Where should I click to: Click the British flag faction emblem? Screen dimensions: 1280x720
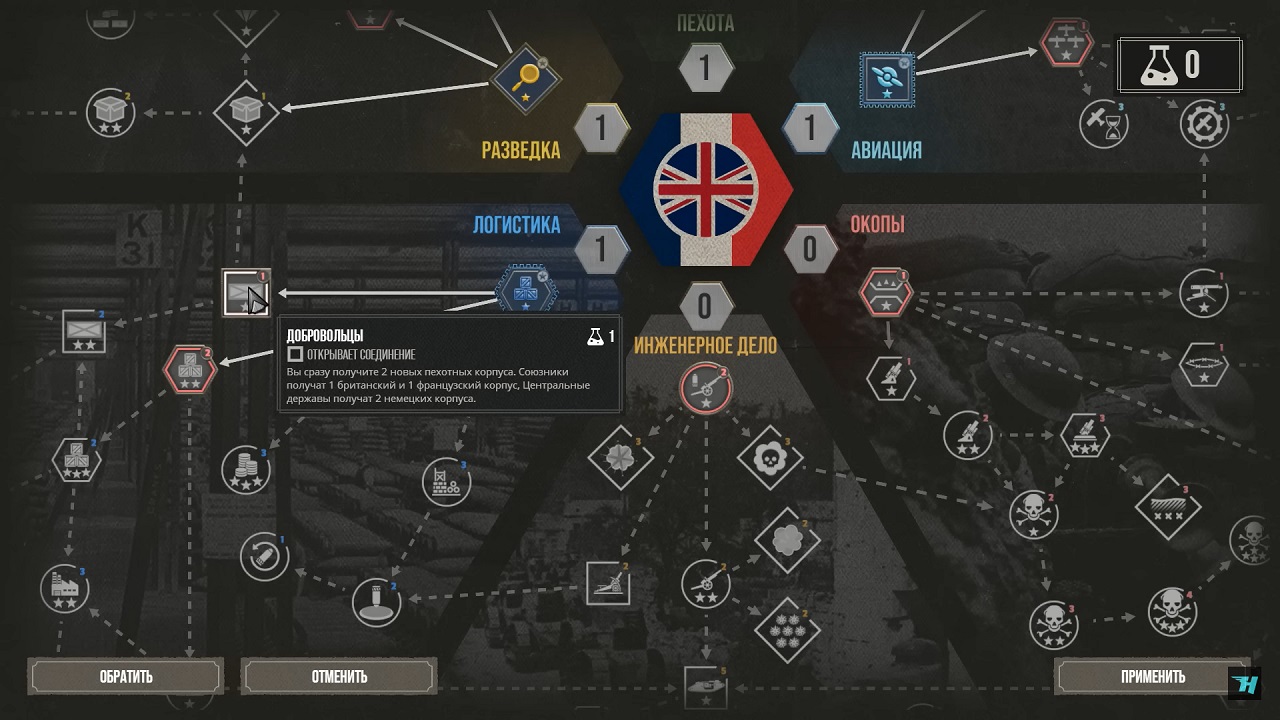[705, 188]
